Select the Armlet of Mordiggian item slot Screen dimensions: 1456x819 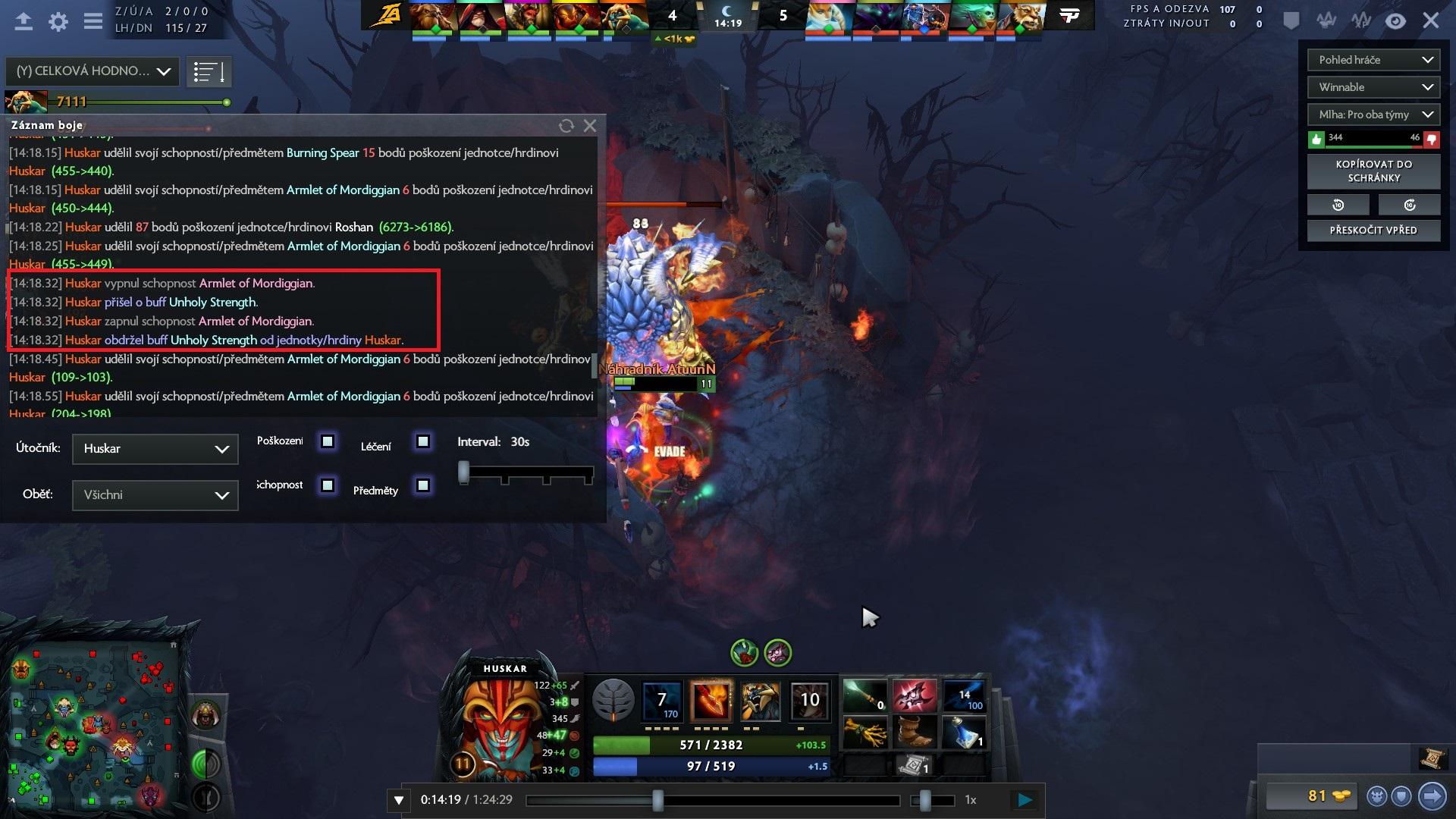[x=914, y=696]
